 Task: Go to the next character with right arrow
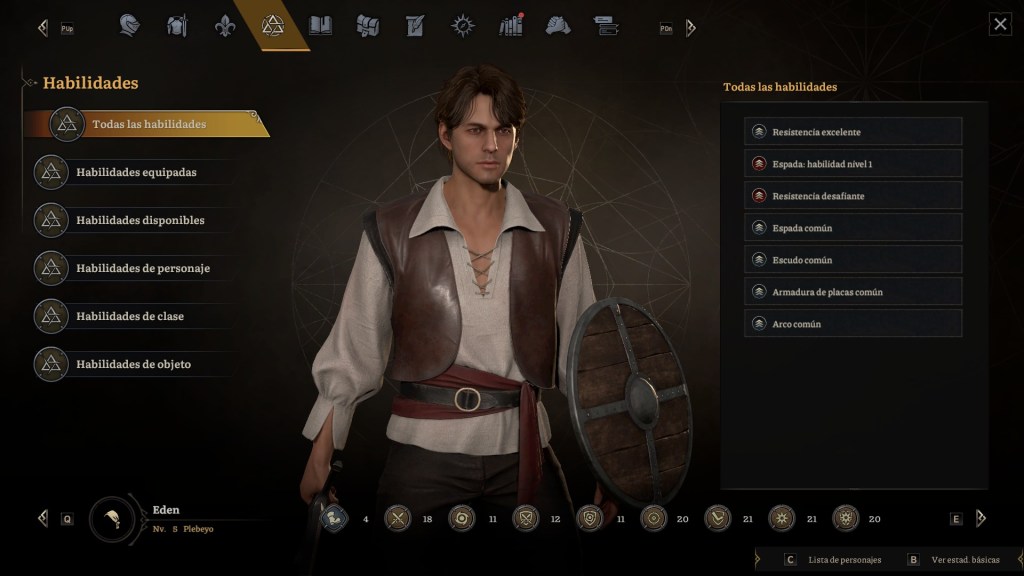click(981, 518)
